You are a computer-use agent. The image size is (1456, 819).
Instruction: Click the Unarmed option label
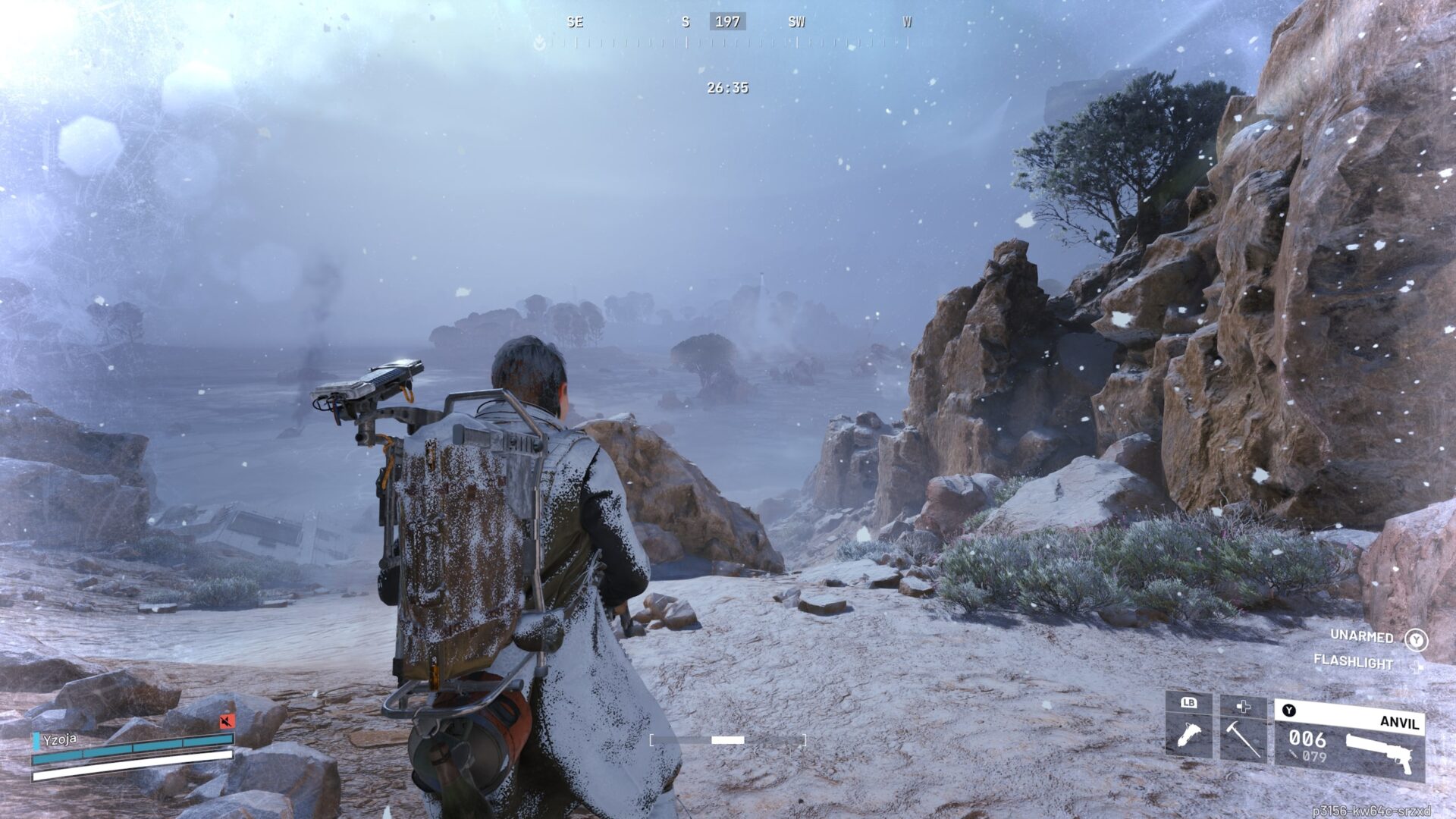pyautogui.click(x=1361, y=636)
